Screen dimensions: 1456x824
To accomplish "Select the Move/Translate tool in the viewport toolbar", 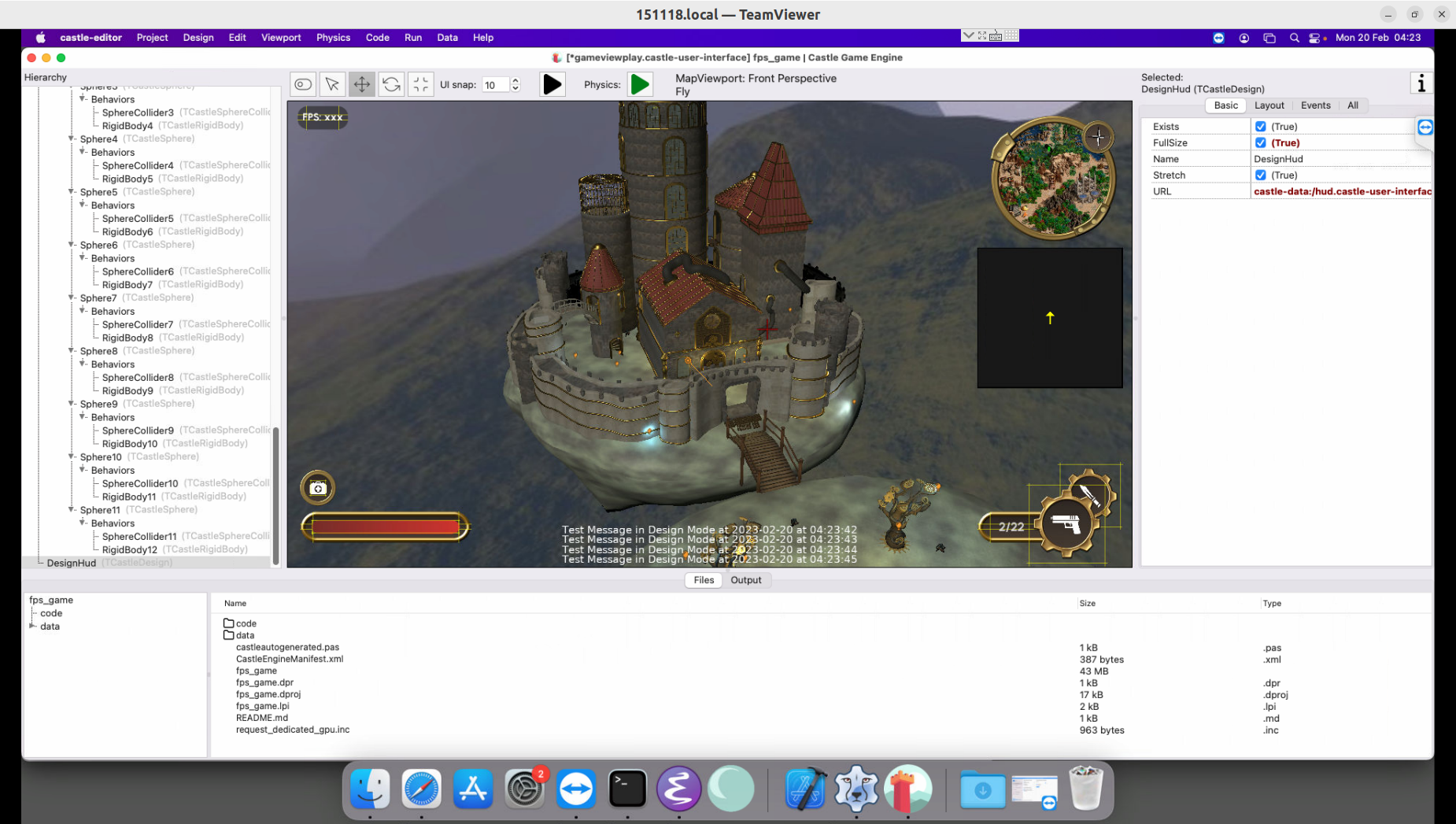I will pyautogui.click(x=361, y=84).
